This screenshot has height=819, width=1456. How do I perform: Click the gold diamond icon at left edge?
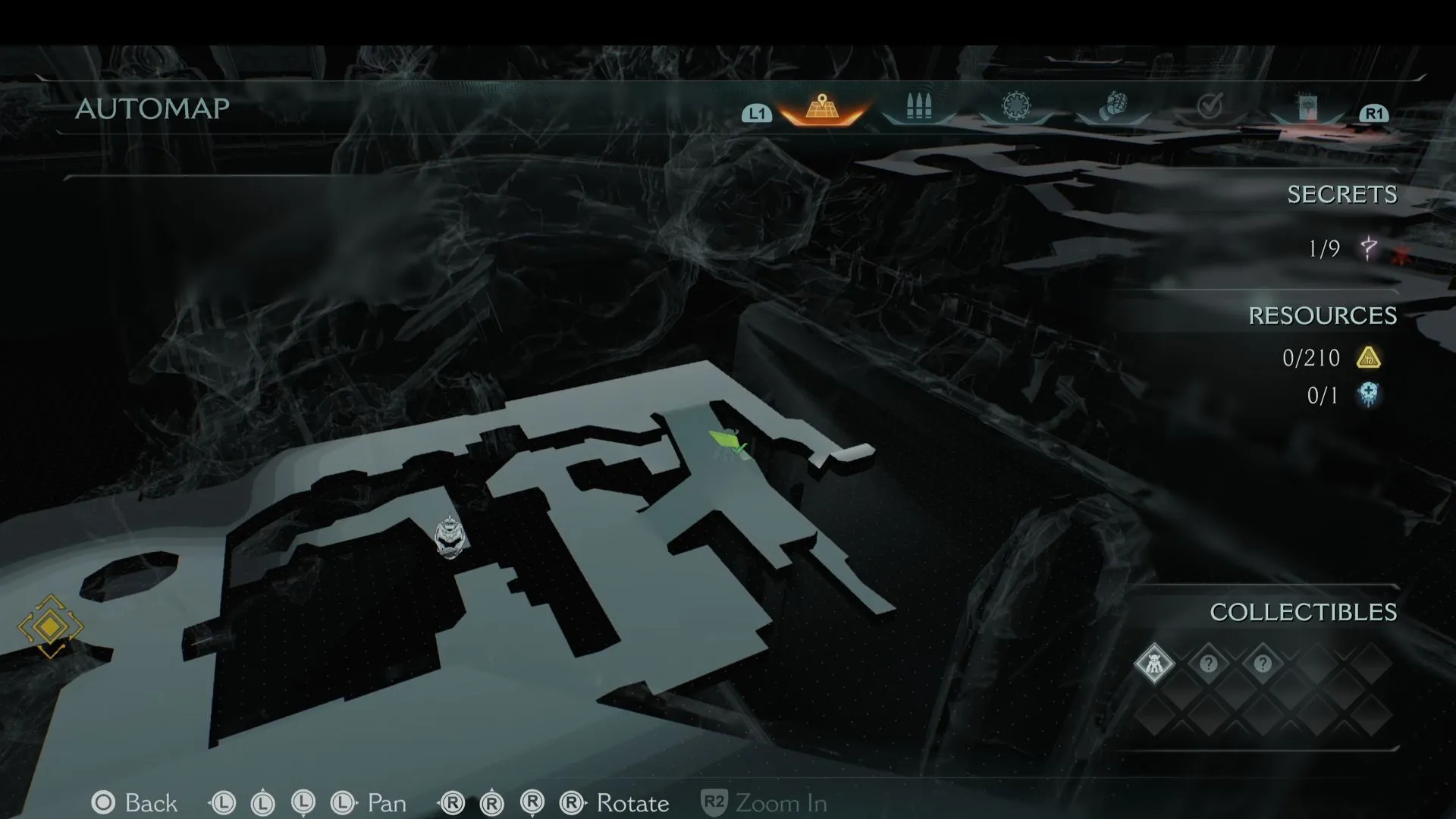[x=50, y=626]
